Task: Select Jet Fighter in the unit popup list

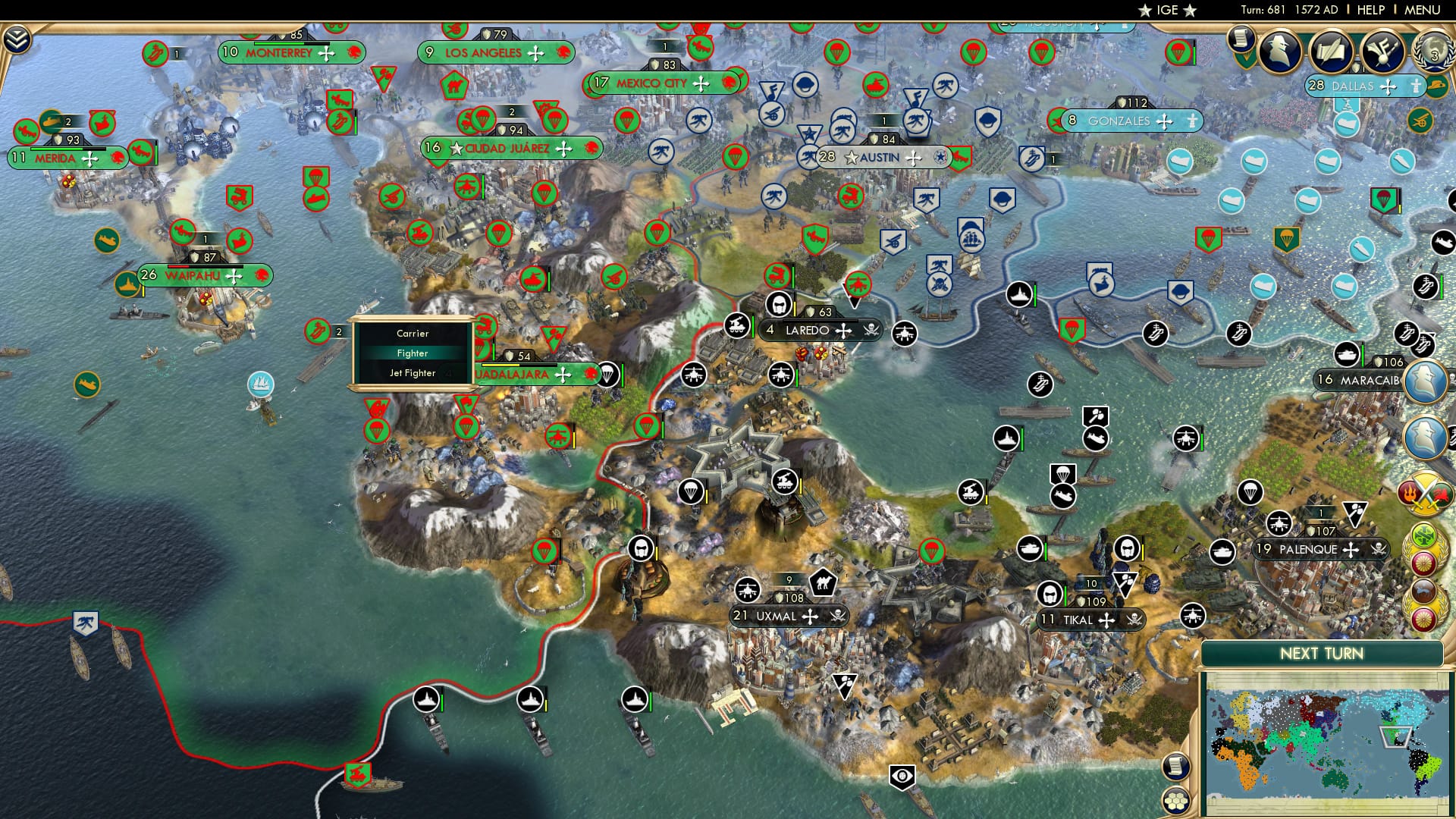Action: (413, 372)
